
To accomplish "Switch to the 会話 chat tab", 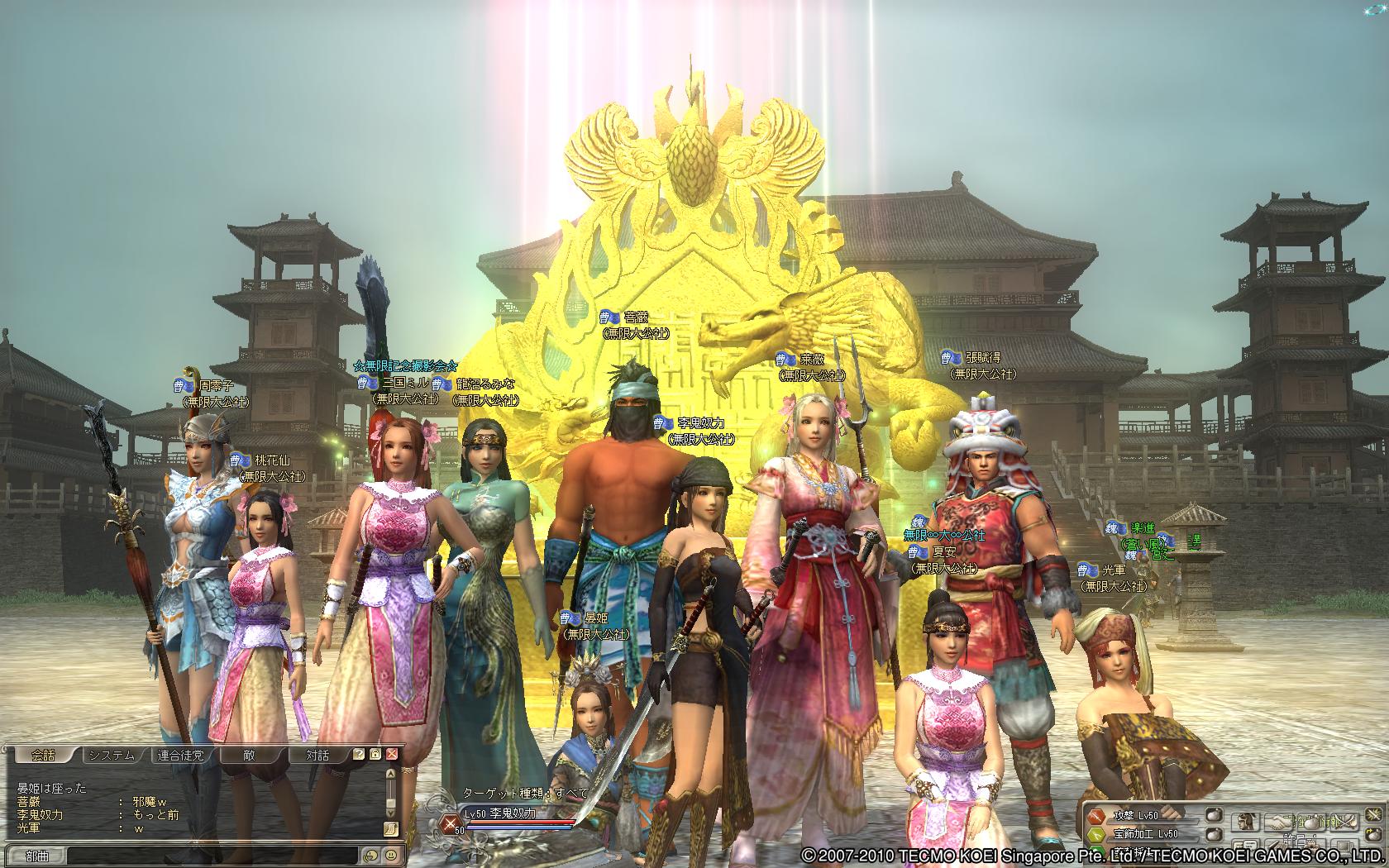I will [42, 755].
